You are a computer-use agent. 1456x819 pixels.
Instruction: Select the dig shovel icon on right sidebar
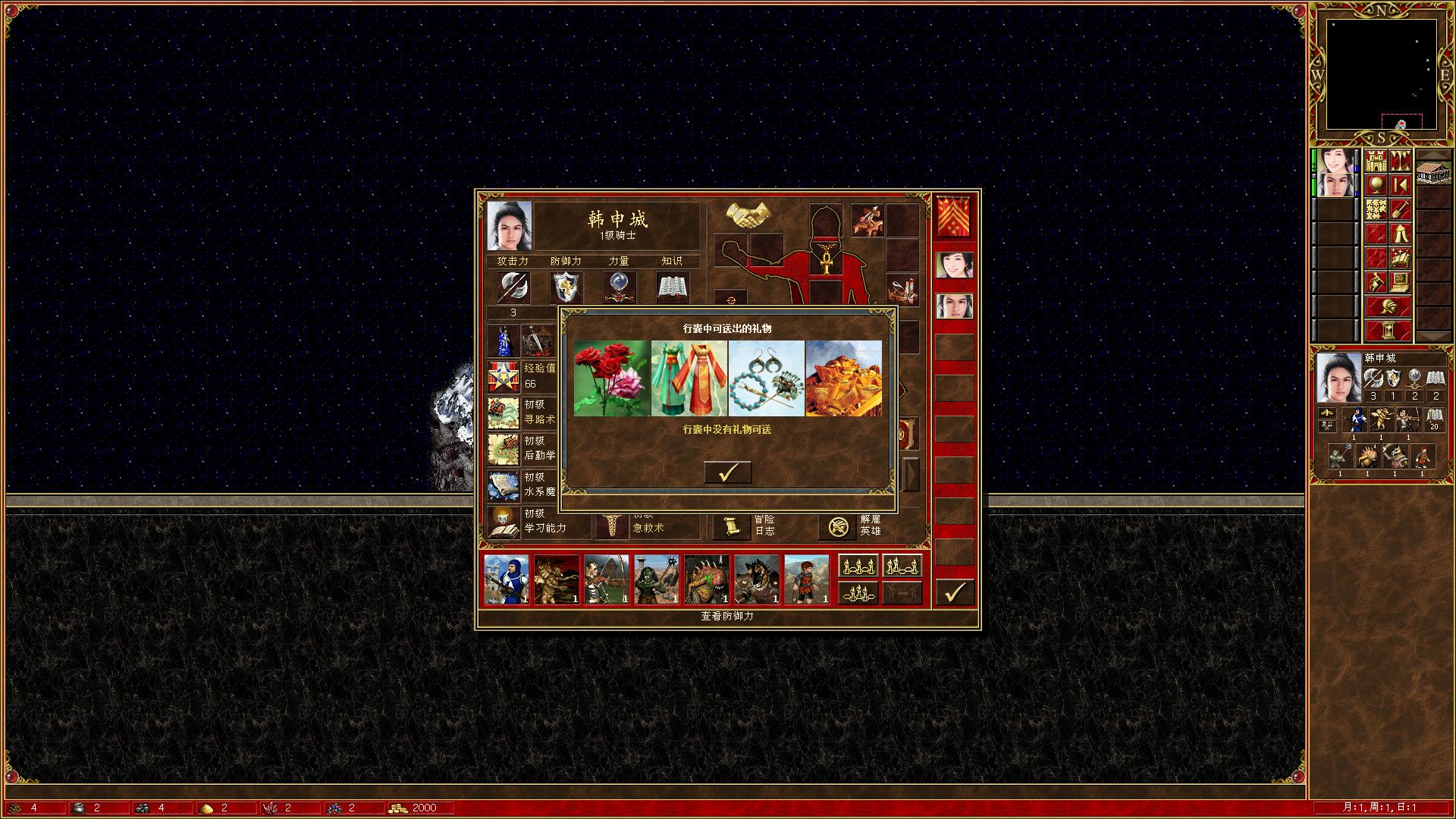point(1401,209)
